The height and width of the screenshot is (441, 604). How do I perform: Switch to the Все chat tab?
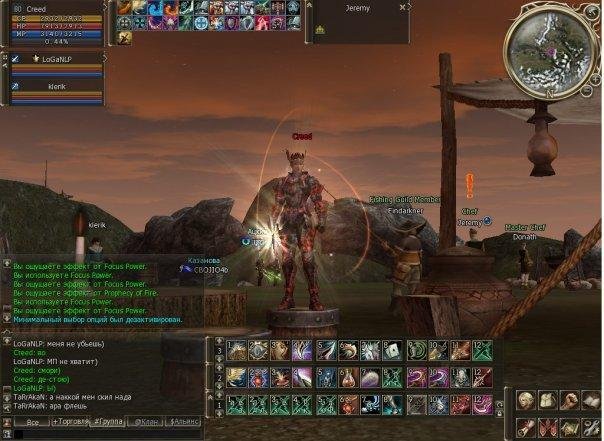[x=32, y=423]
